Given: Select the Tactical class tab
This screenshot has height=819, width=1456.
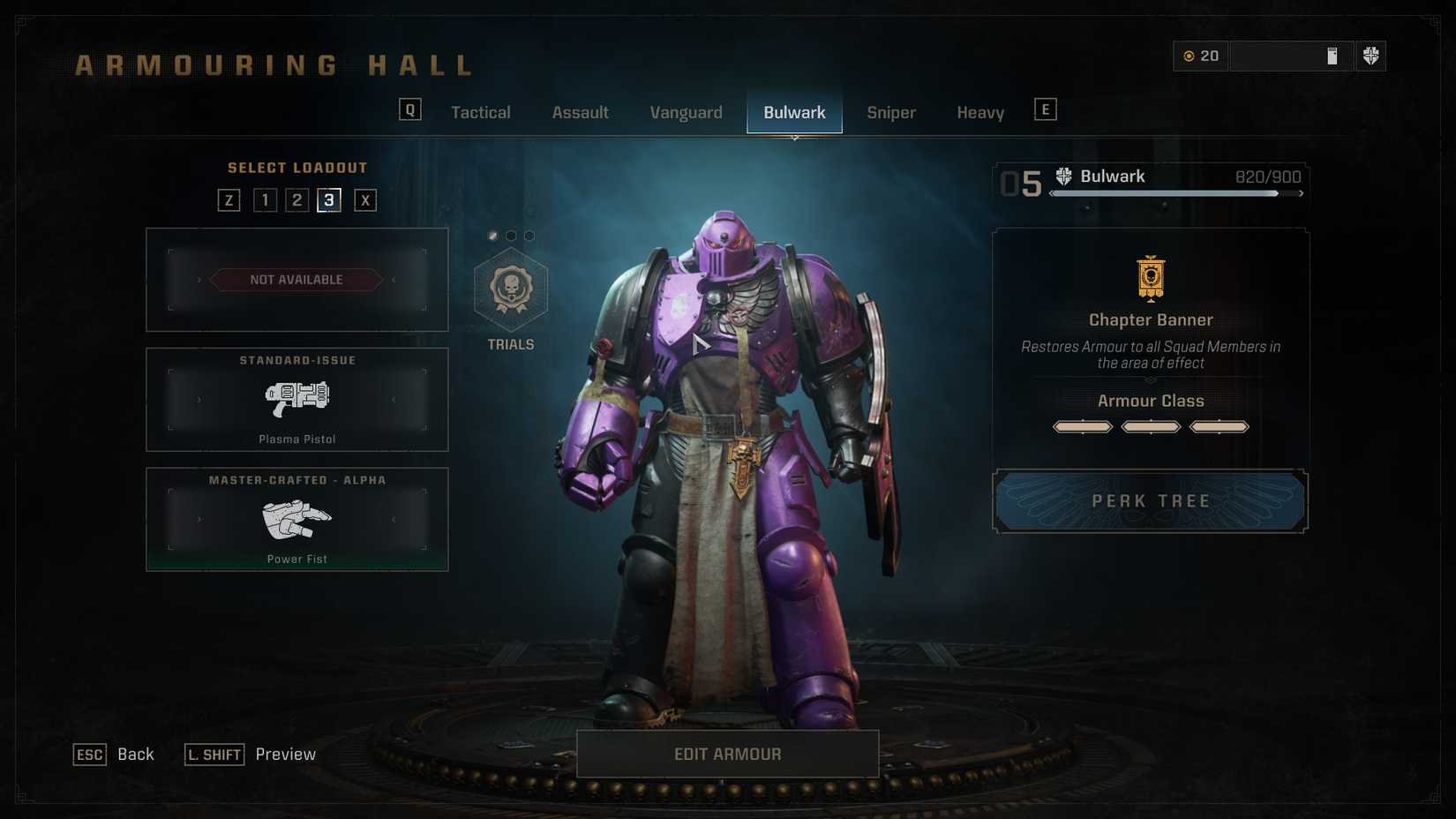Looking at the screenshot, I should point(481,112).
